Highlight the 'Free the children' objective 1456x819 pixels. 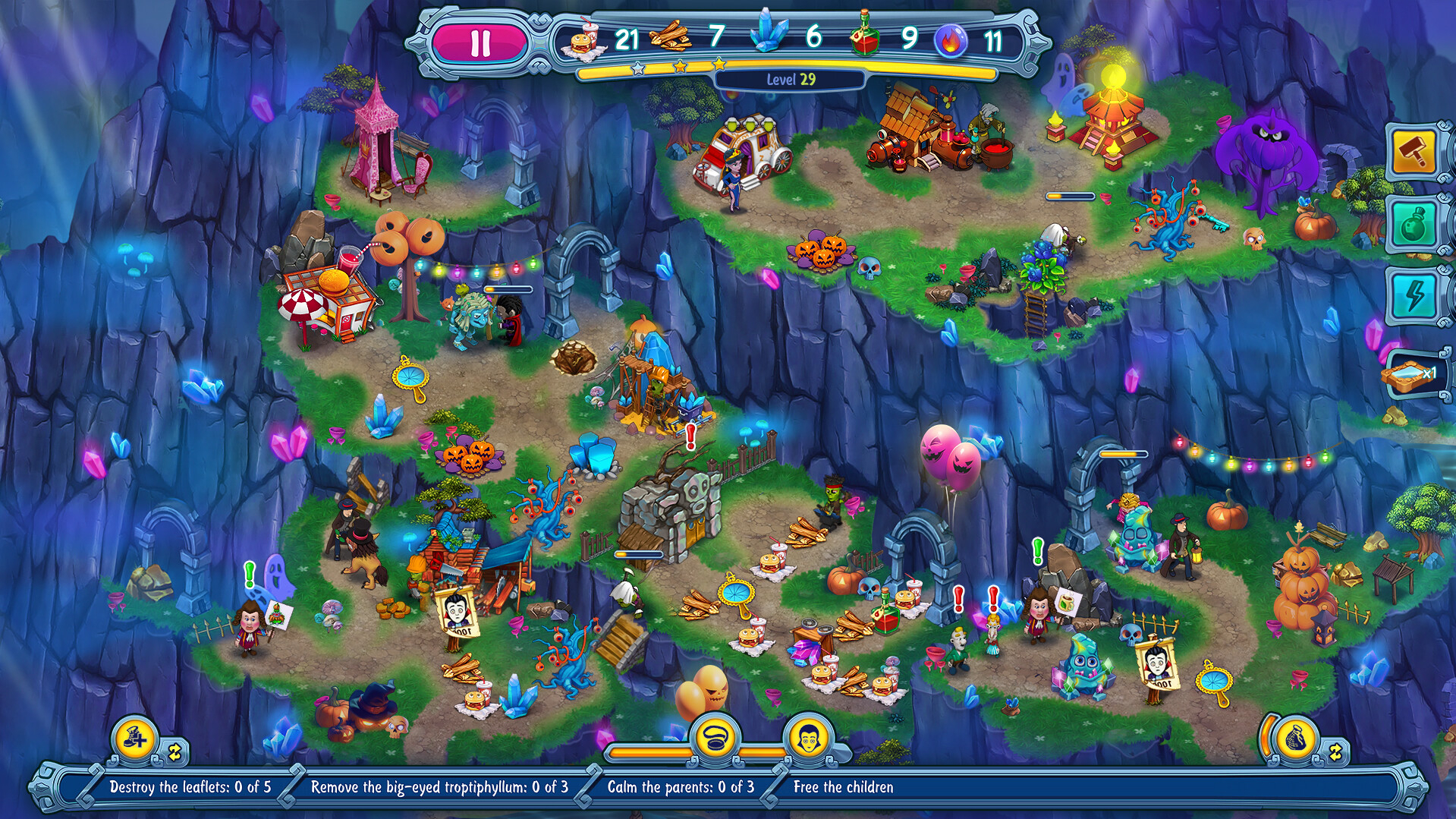tap(843, 787)
